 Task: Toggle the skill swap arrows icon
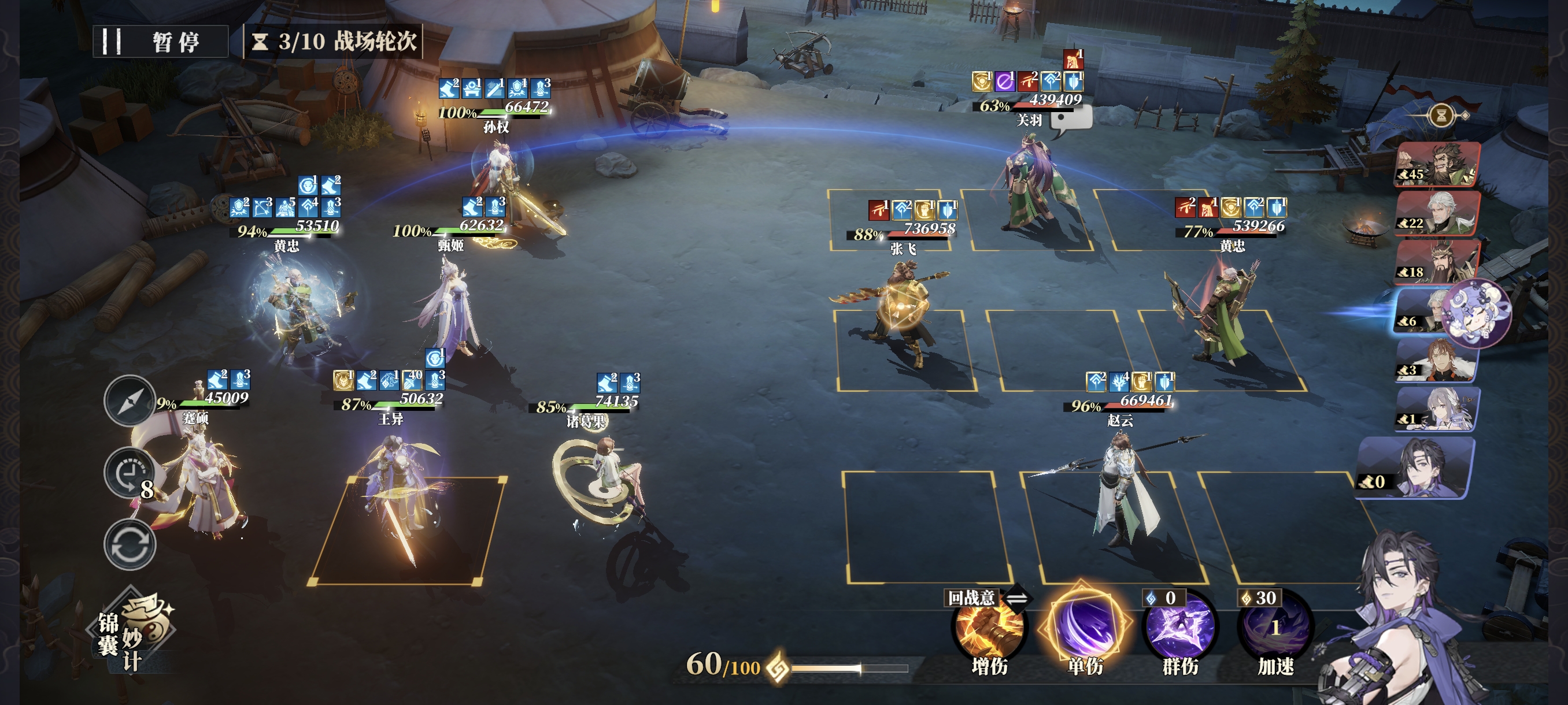(x=1017, y=599)
